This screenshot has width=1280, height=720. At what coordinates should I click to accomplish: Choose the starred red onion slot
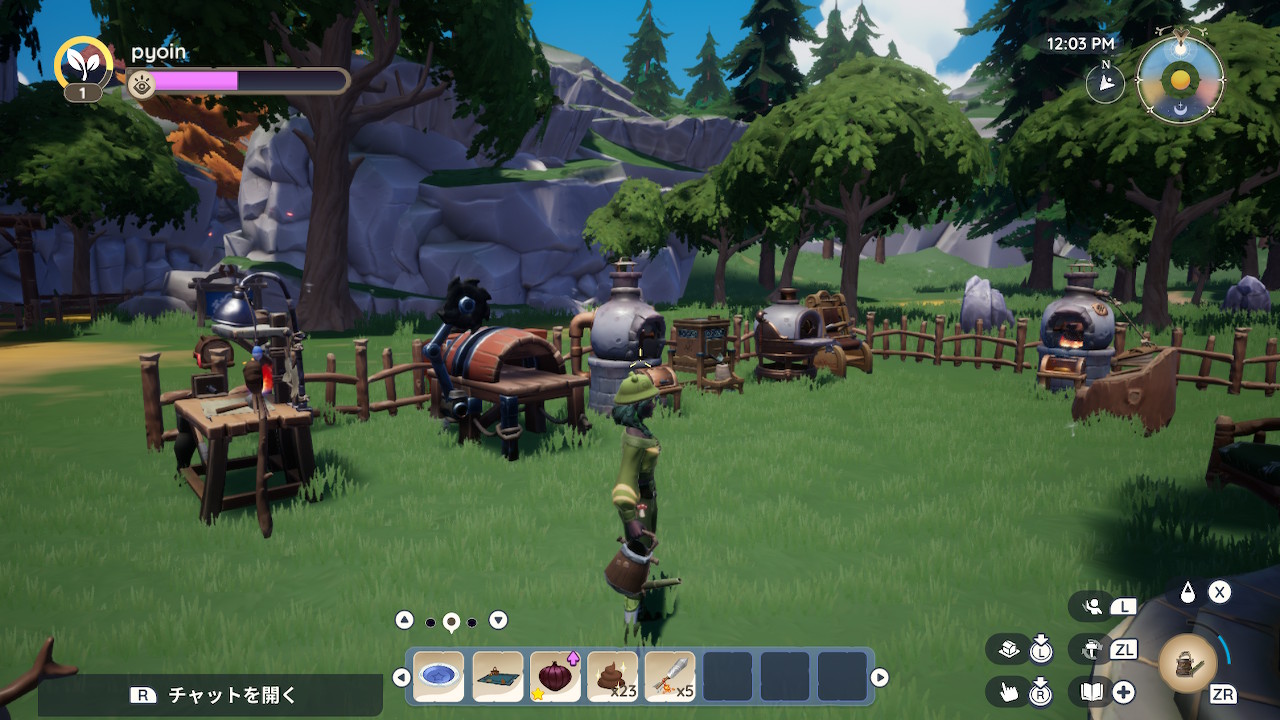(555, 677)
